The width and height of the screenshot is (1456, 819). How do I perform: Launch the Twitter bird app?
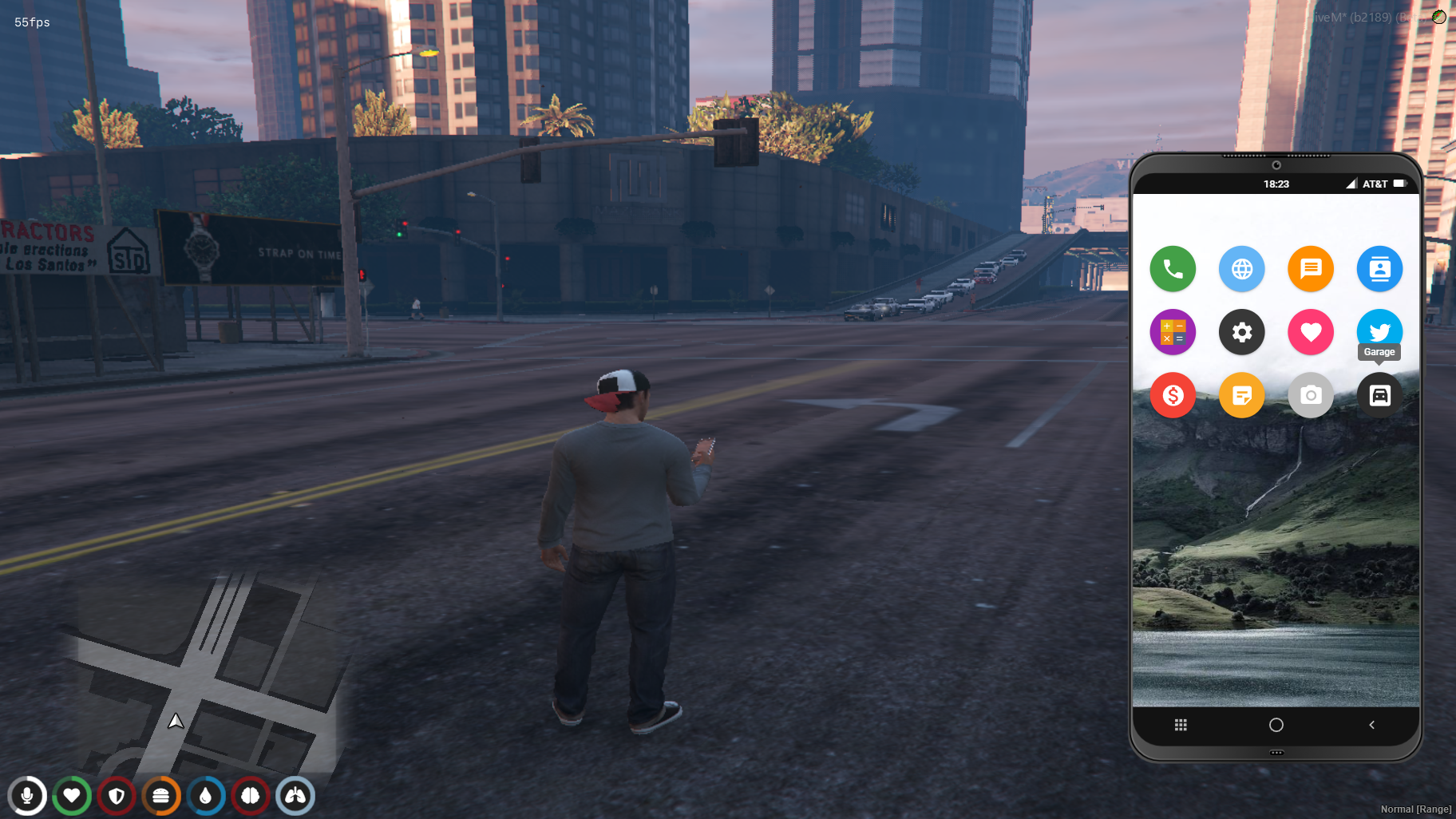pyautogui.click(x=1379, y=327)
